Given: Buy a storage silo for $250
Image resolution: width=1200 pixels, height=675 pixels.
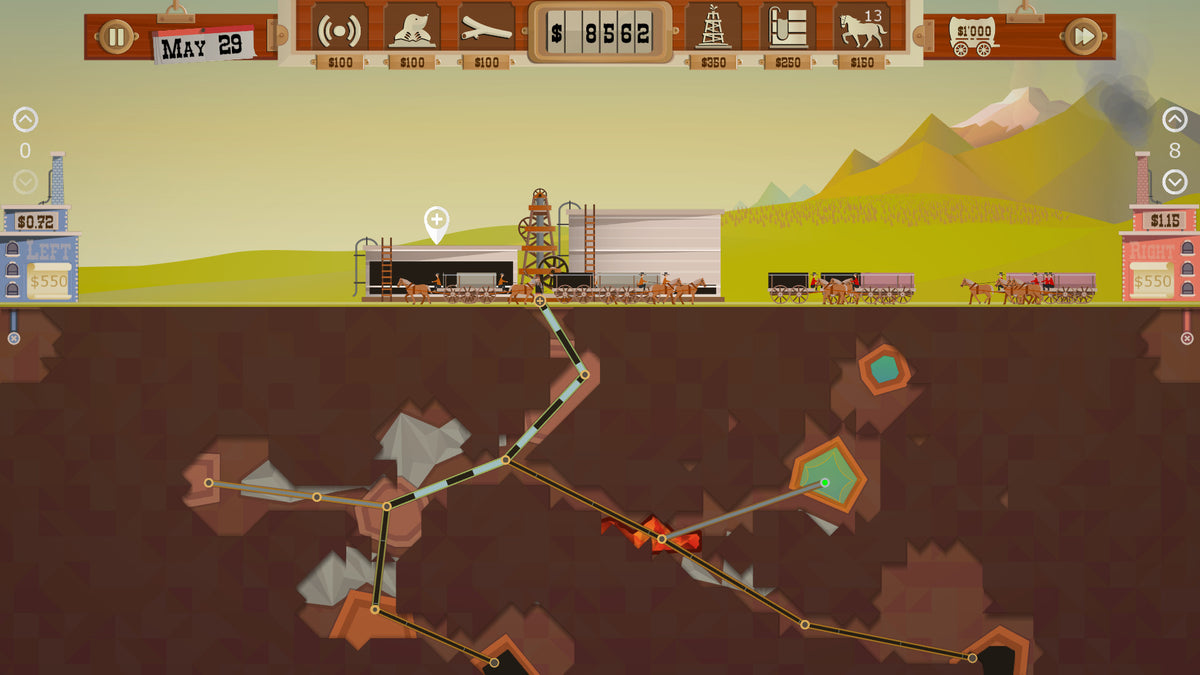Looking at the screenshot, I should click(x=788, y=29).
